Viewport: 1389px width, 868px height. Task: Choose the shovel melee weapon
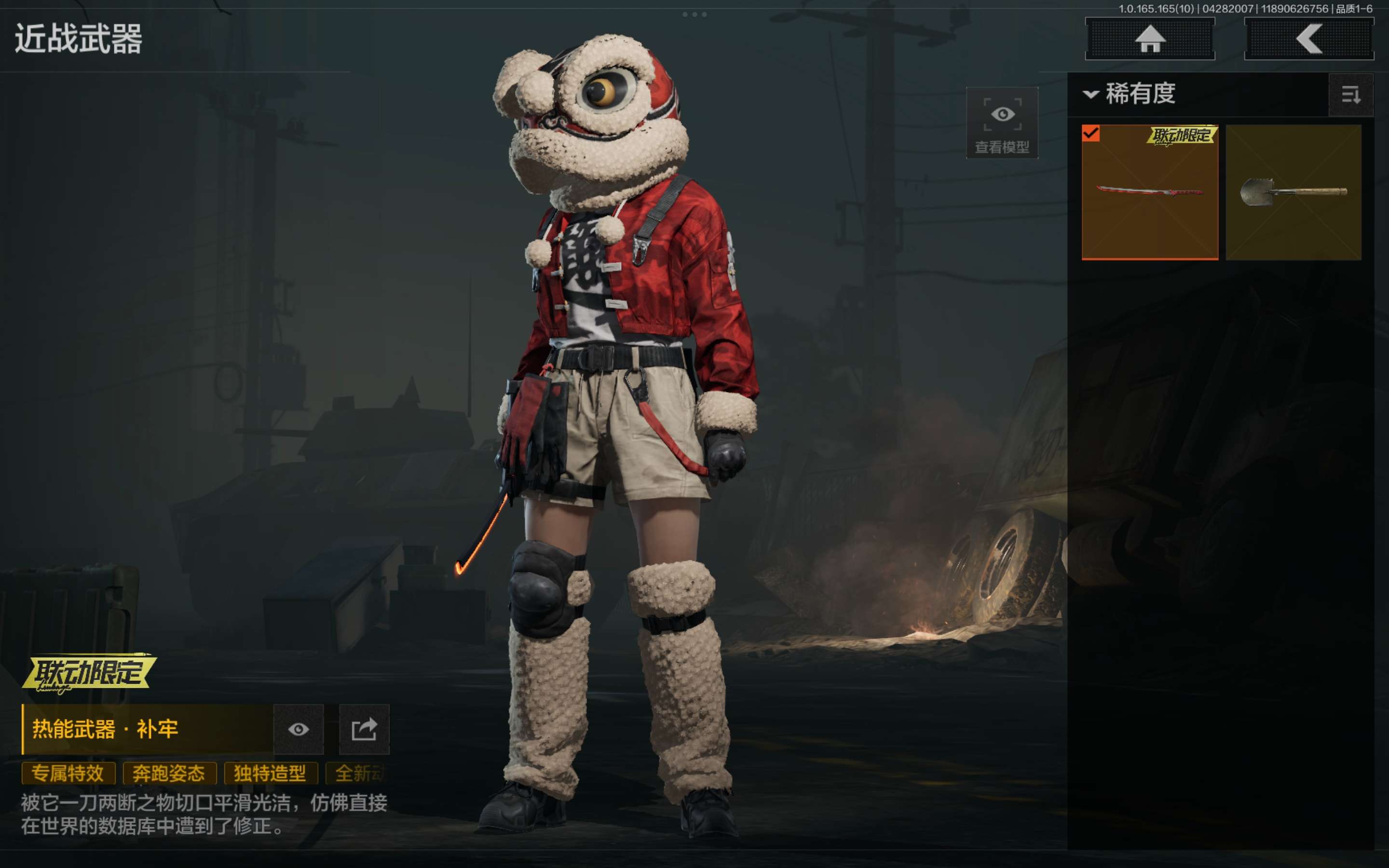coord(1293,192)
